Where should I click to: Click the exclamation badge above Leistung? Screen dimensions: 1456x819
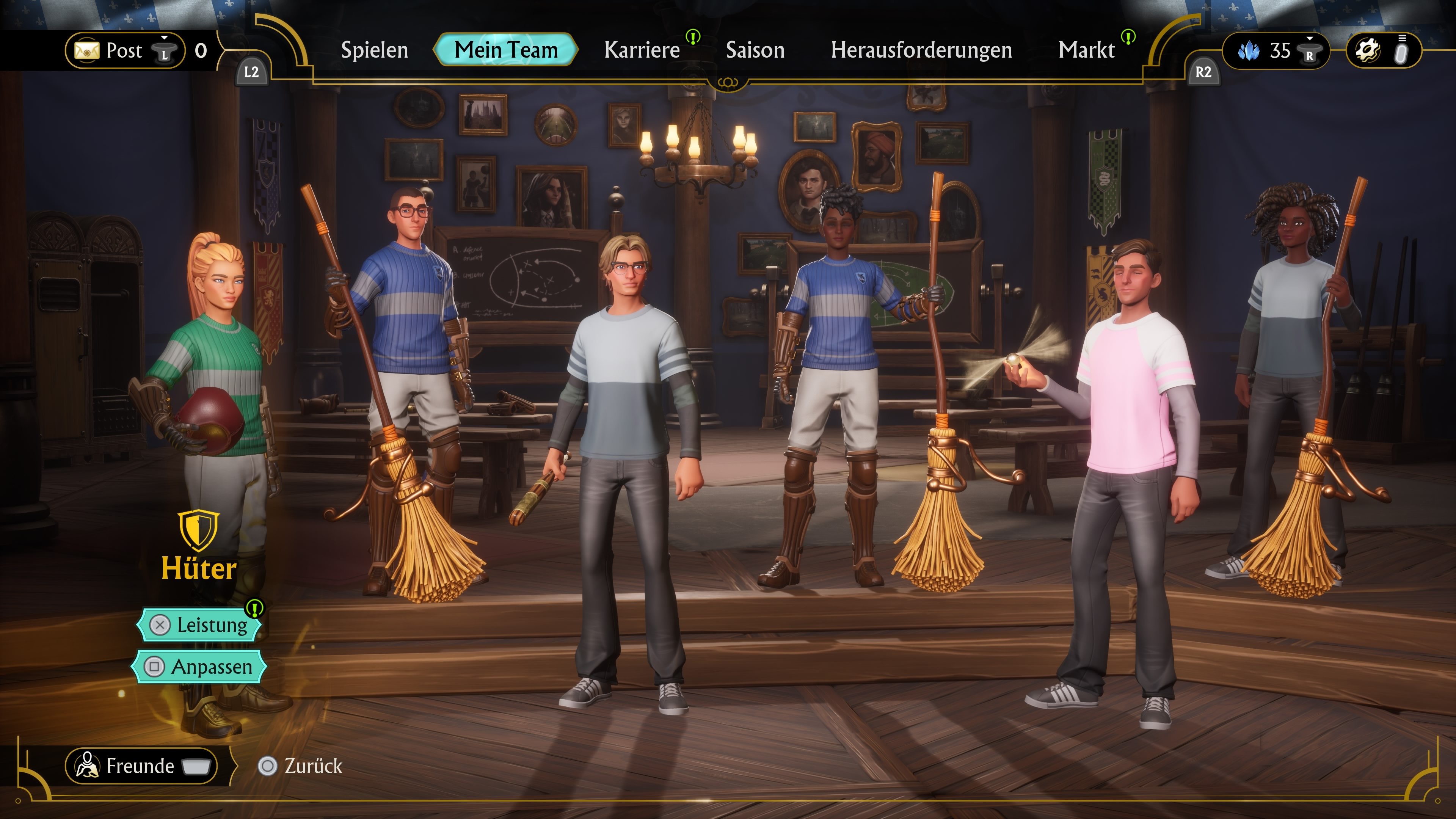point(256,609)
